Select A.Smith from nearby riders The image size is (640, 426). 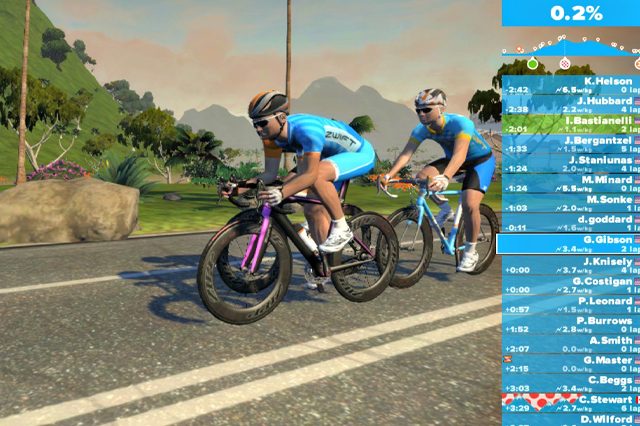click(570, 344)
